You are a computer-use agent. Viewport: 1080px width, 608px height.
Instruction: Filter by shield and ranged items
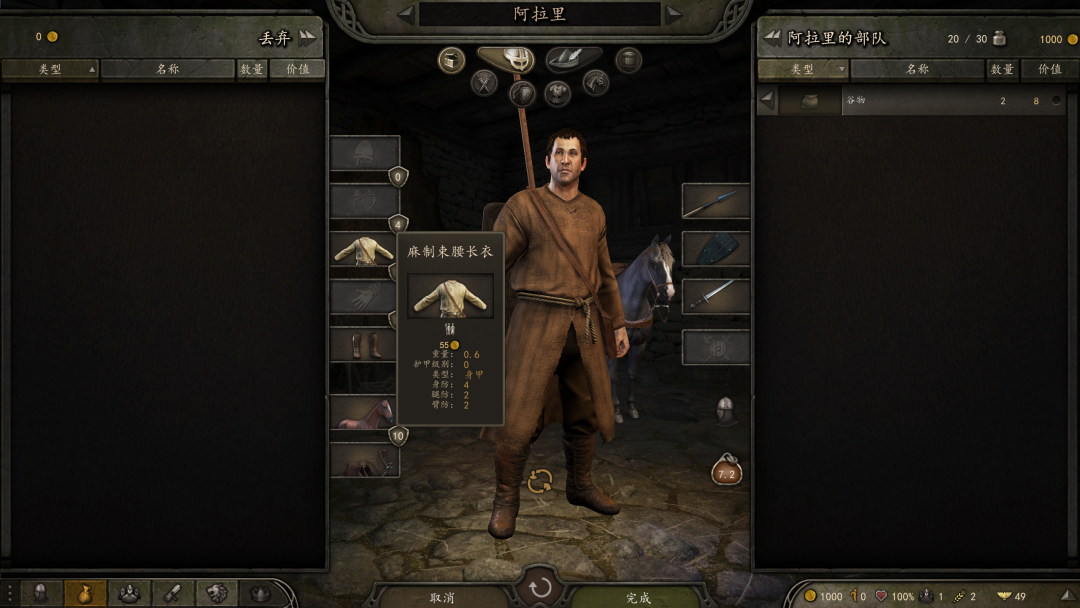pos(522,94)
